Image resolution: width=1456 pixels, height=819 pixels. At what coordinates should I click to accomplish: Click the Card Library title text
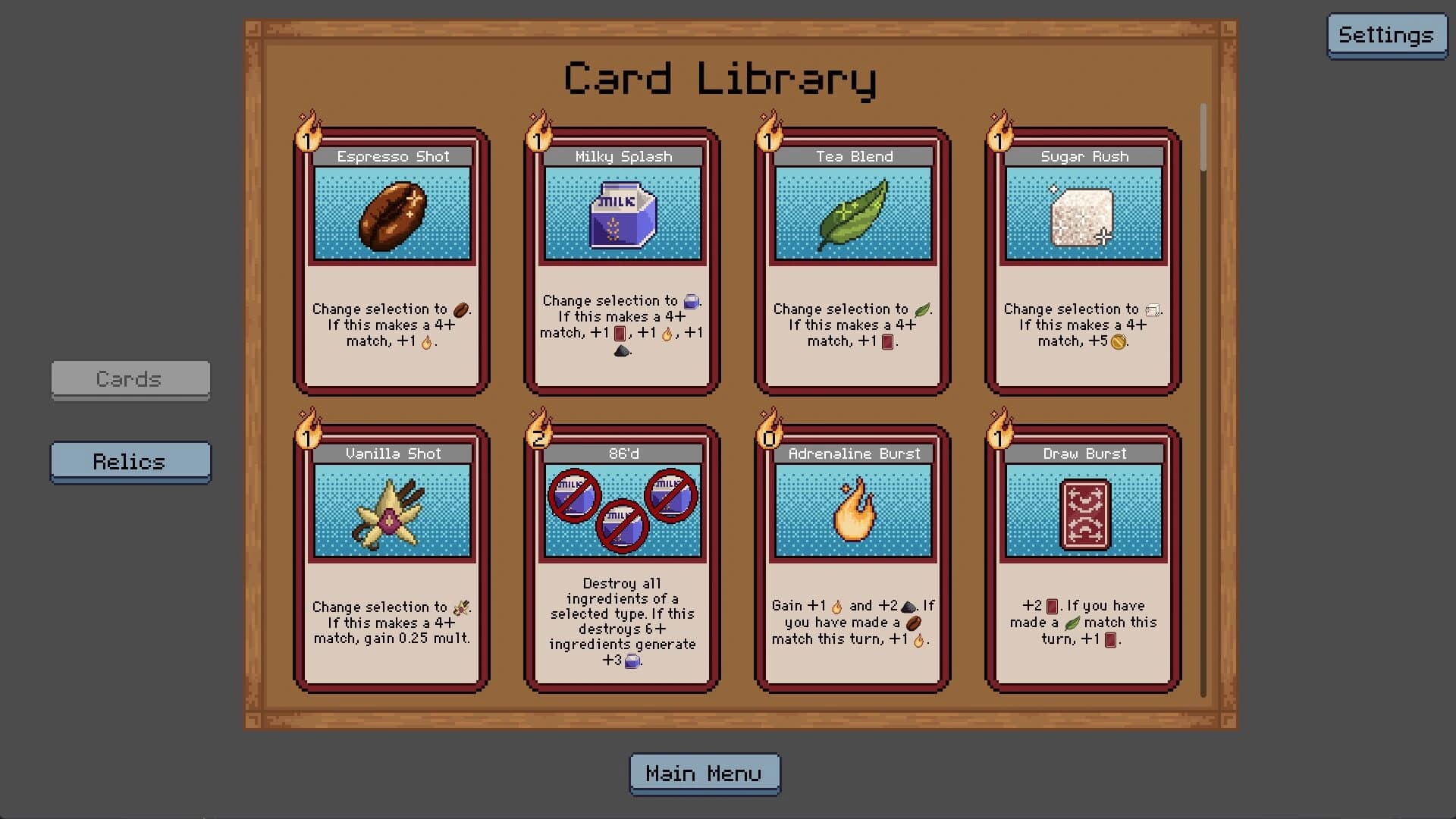point(720,77)
